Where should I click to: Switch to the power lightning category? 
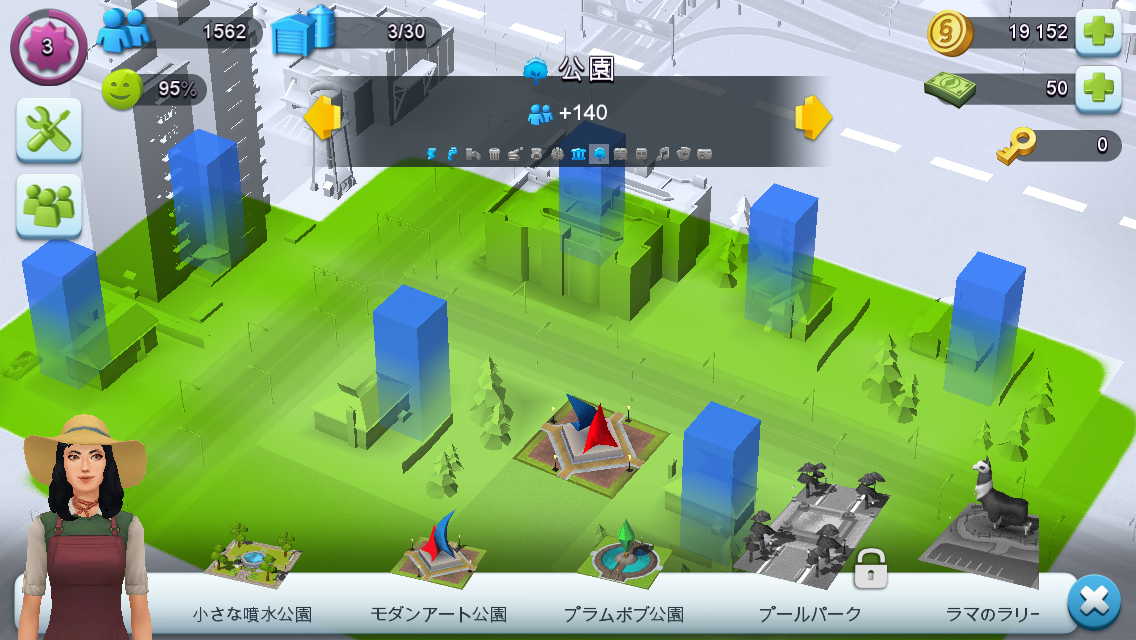click(x=432, y=154)
